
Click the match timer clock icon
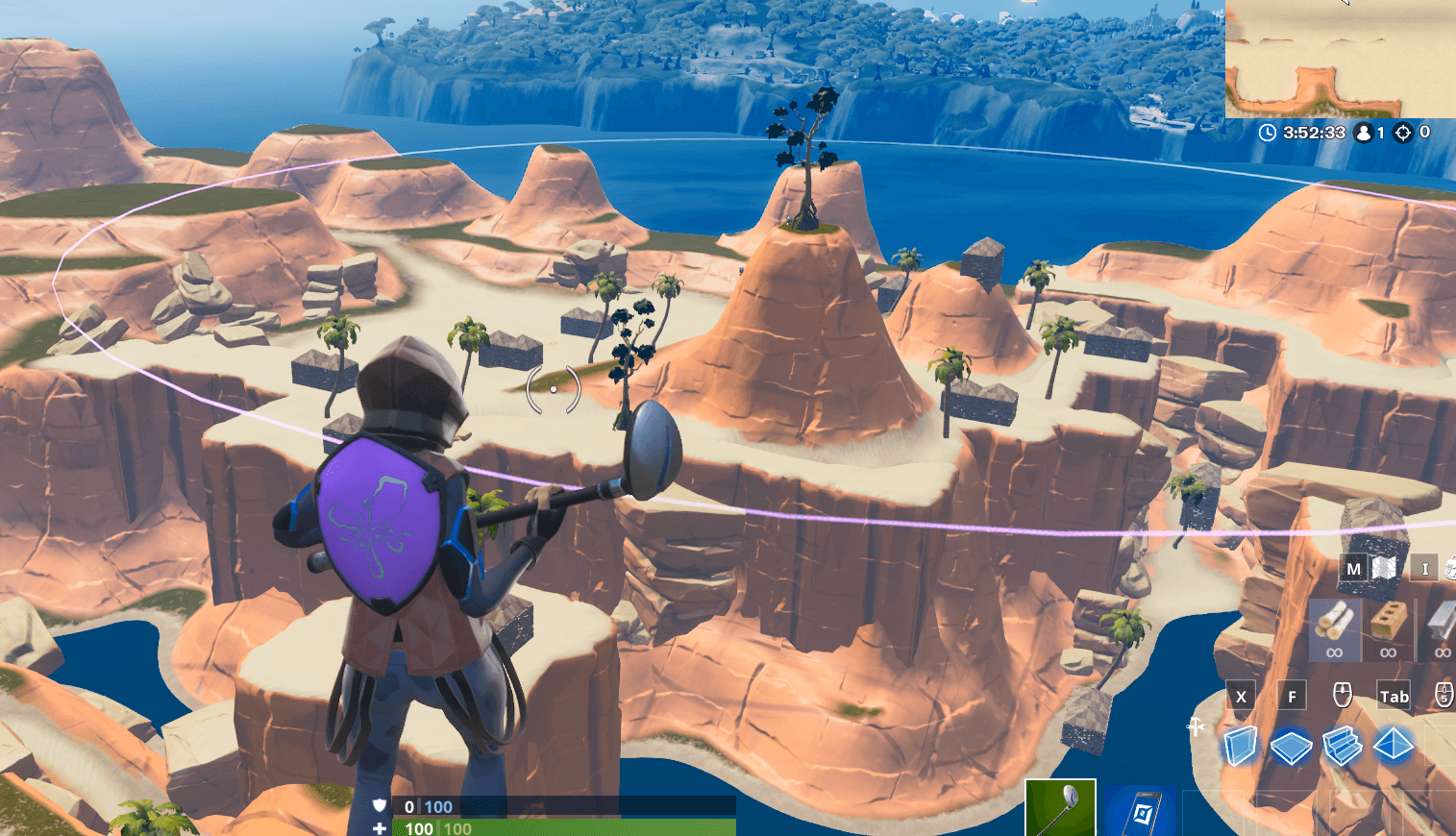(1267, 134)
